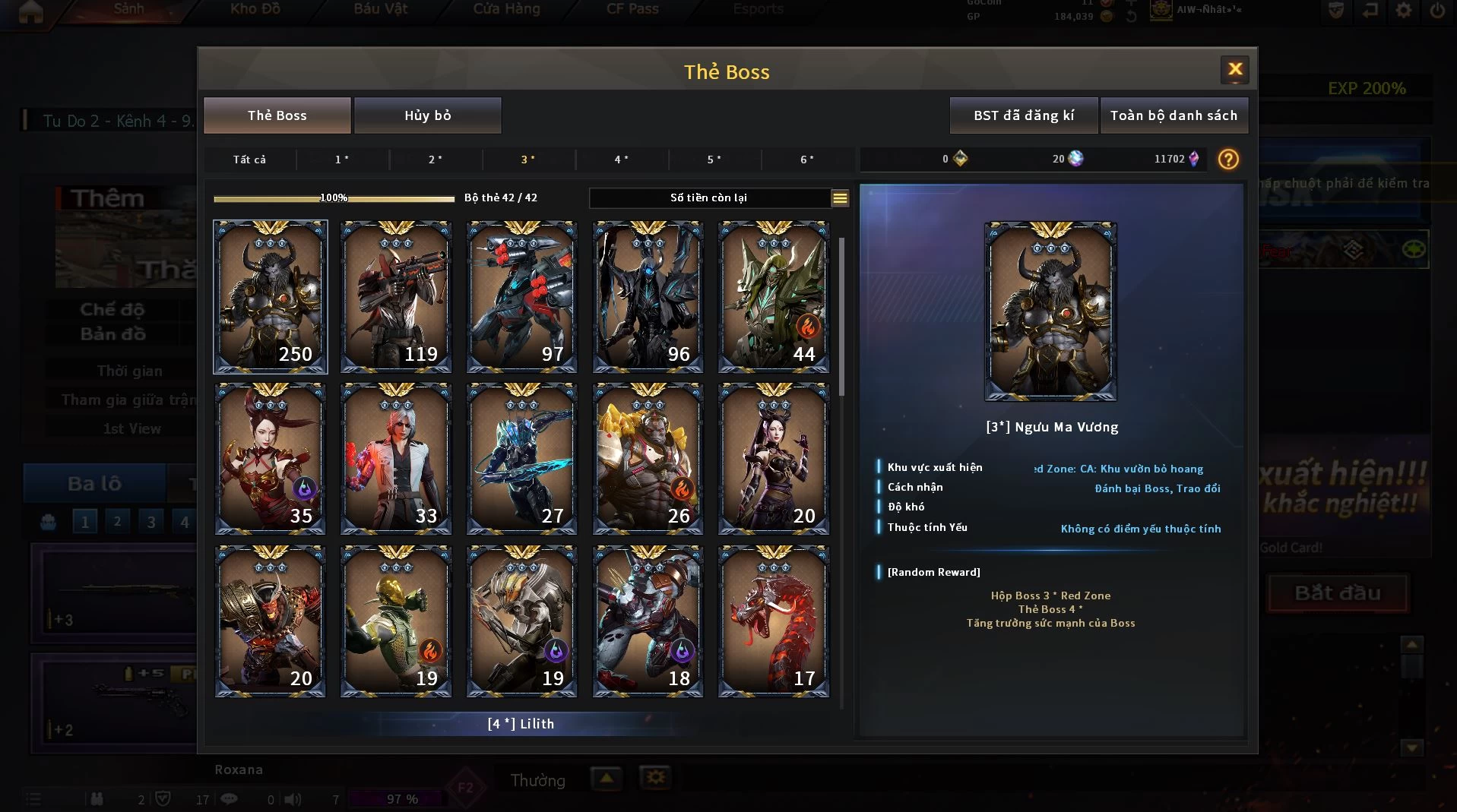
Task: Pick the boss card with count 44
Action: coord(774,297)
